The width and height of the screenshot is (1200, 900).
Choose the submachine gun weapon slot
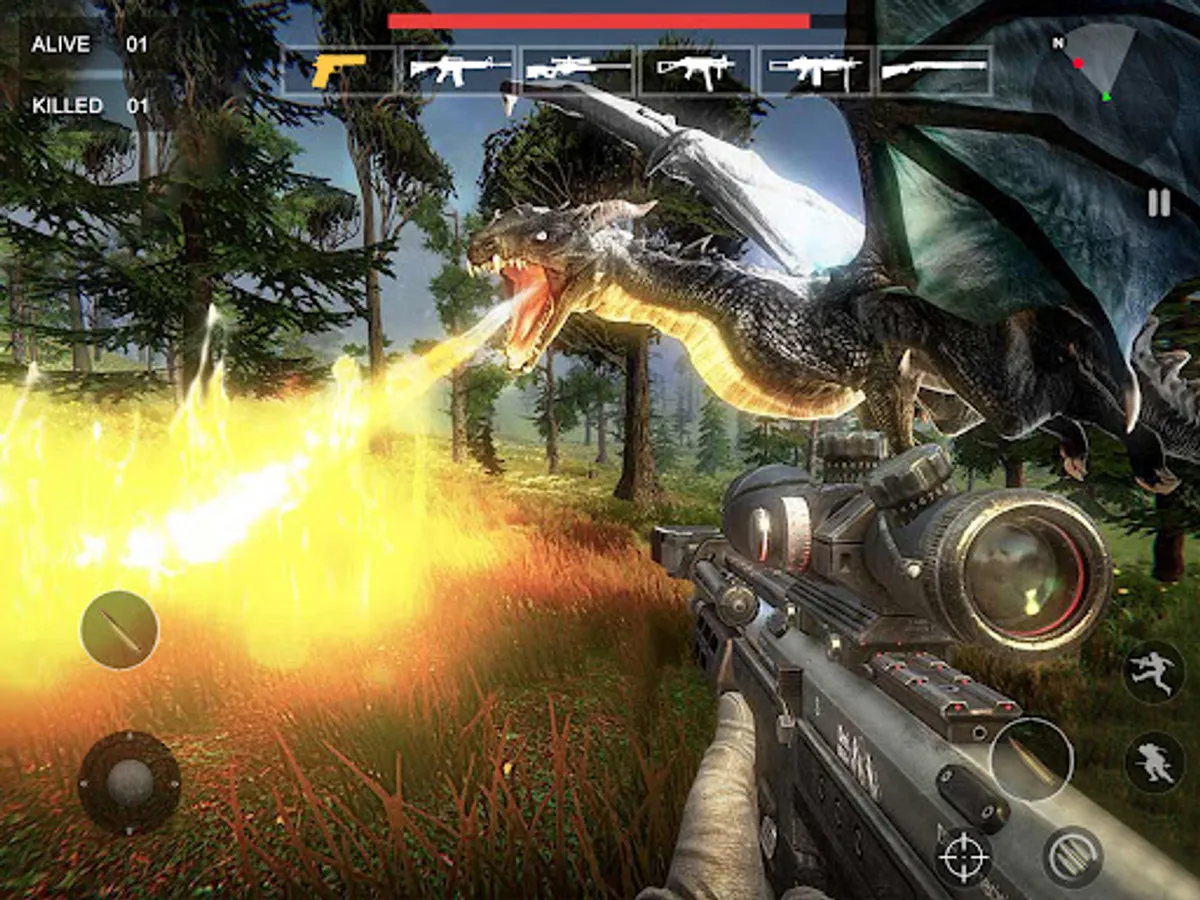697,70
